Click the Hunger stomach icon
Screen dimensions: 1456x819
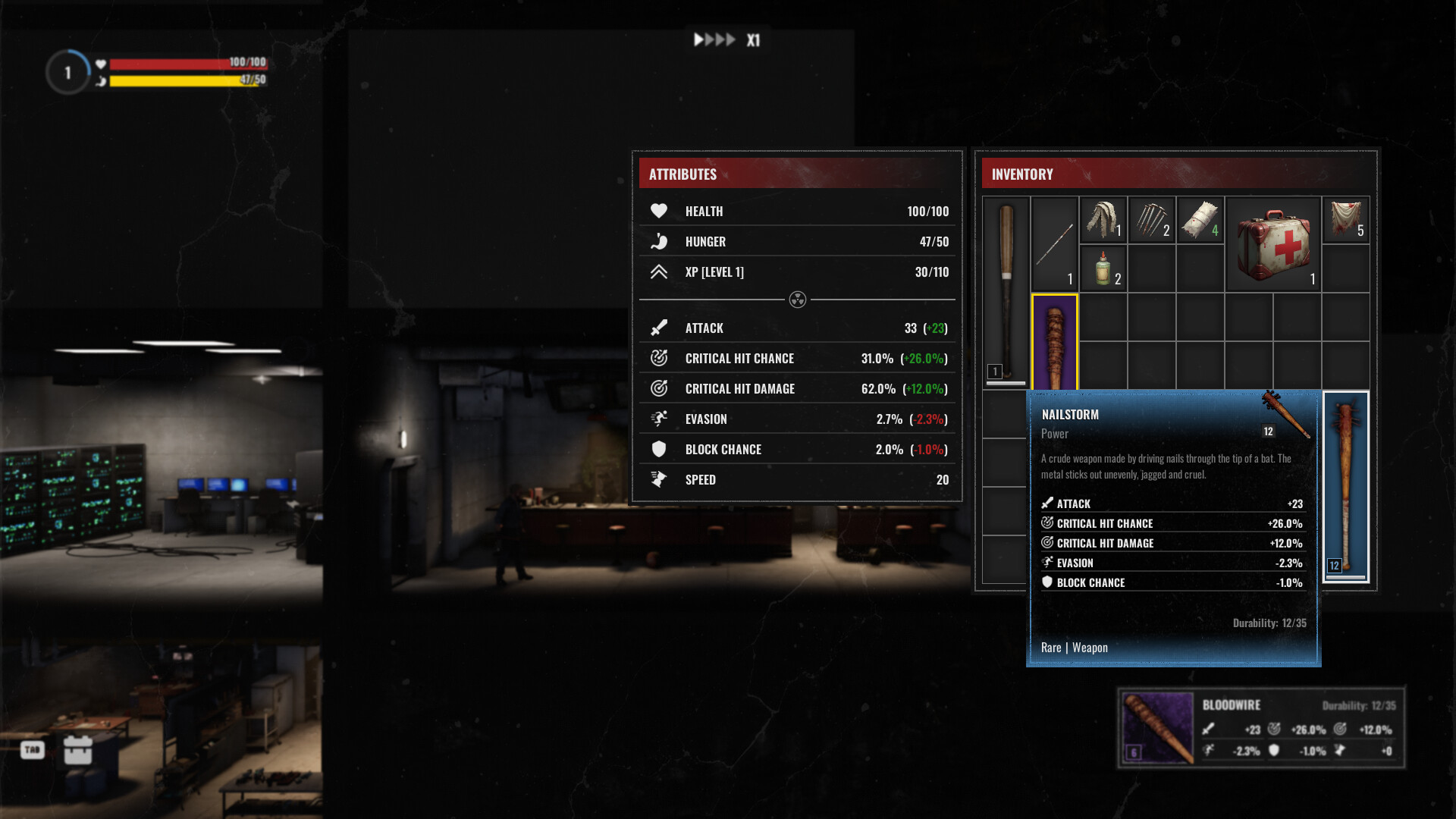point(658,241)
